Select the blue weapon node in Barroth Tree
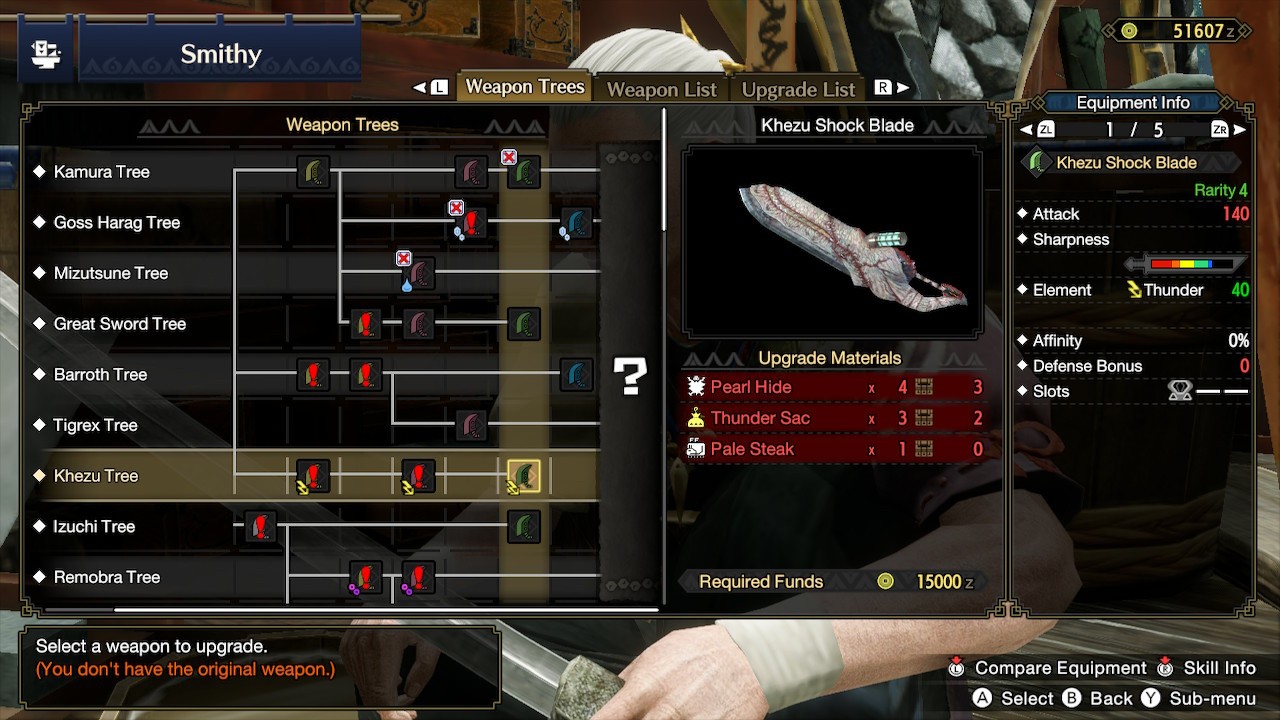 (576, 375)
